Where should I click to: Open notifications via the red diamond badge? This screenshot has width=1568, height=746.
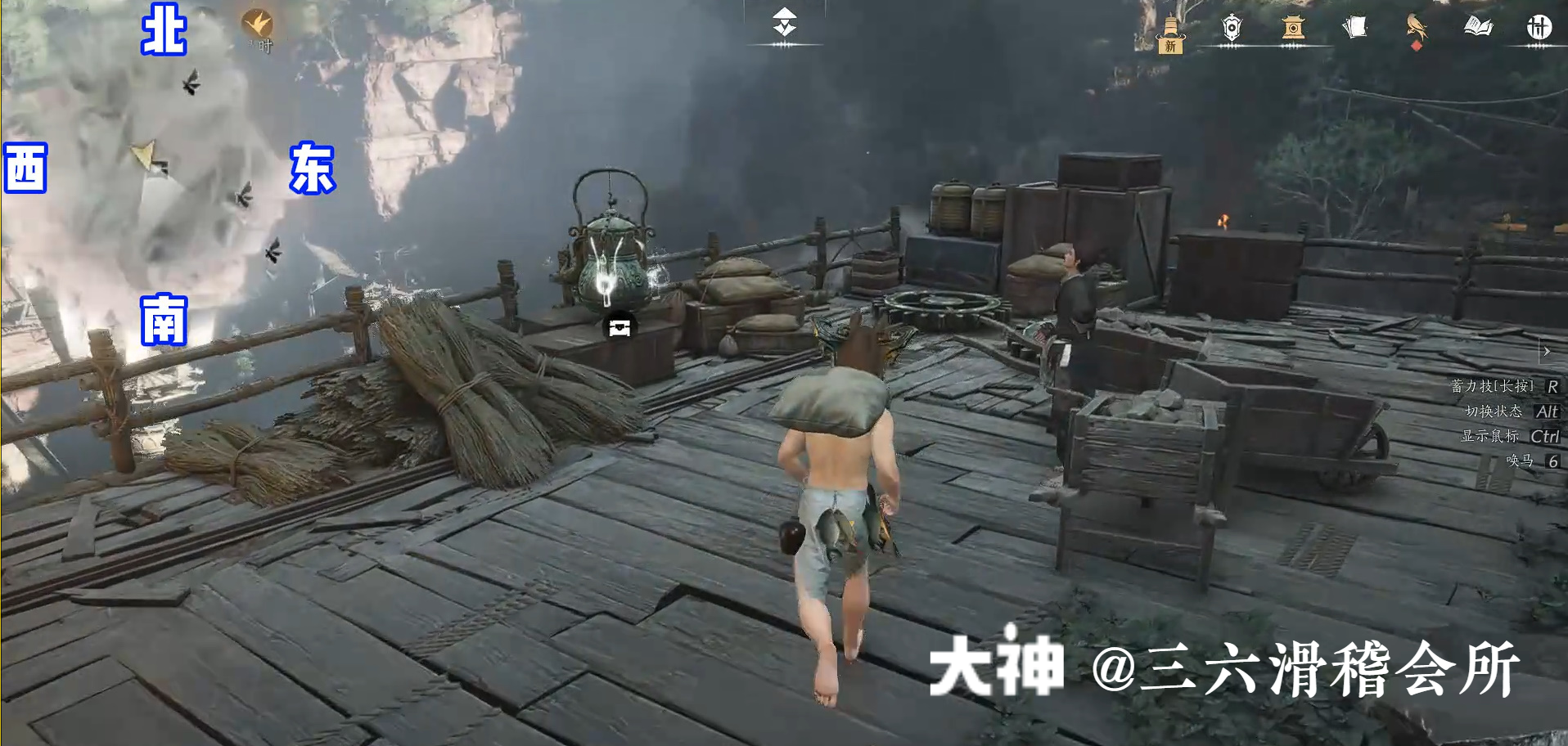coord(1416,46)
